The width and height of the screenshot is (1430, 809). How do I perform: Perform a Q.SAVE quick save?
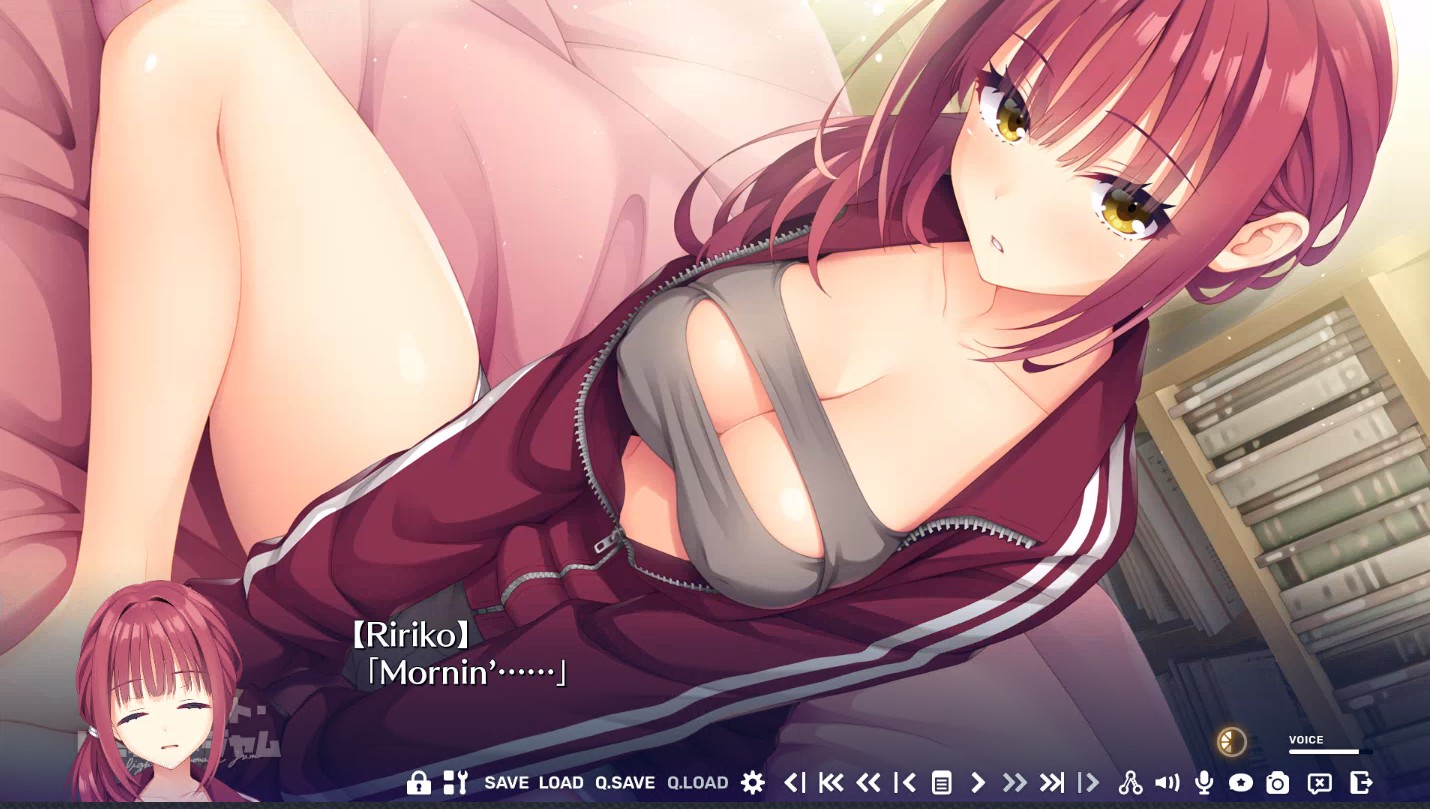(x=625, y=783)
